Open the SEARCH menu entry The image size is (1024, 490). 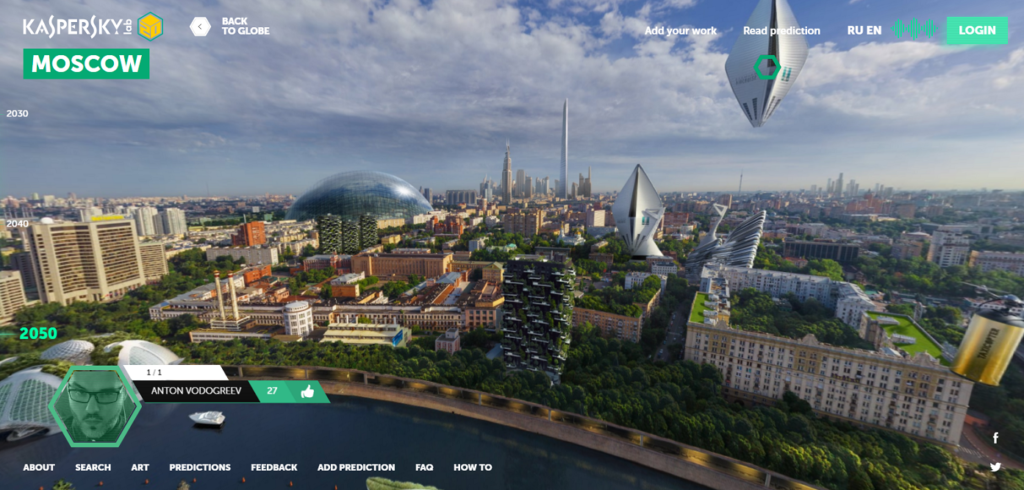93,467
